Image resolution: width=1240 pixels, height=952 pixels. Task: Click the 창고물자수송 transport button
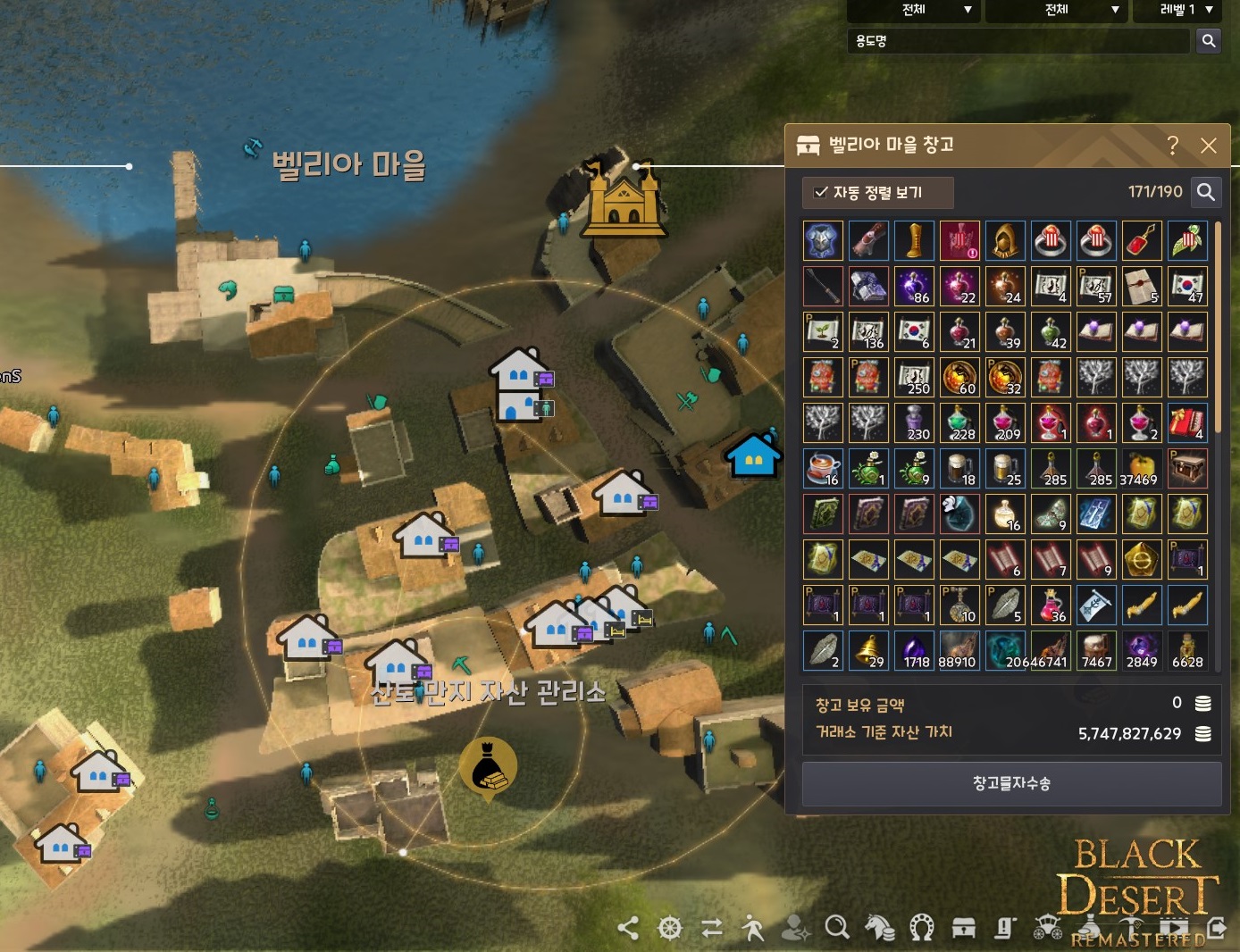click(1011, 783)
